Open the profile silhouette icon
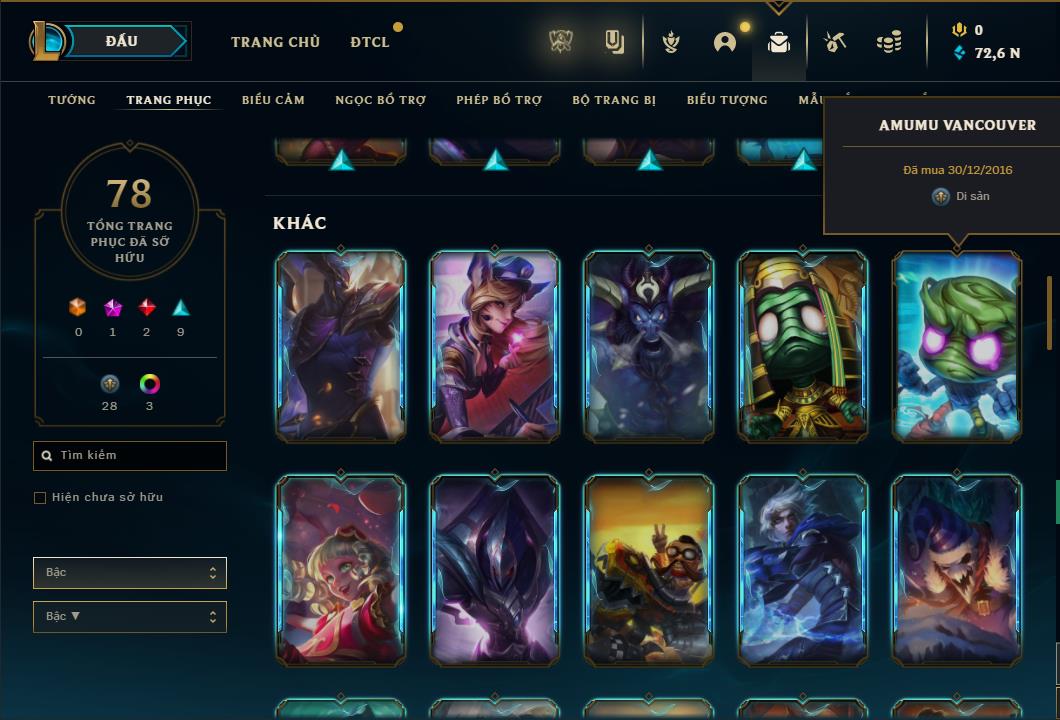Viewport: 1060px width, 720px height. (725, 42)
